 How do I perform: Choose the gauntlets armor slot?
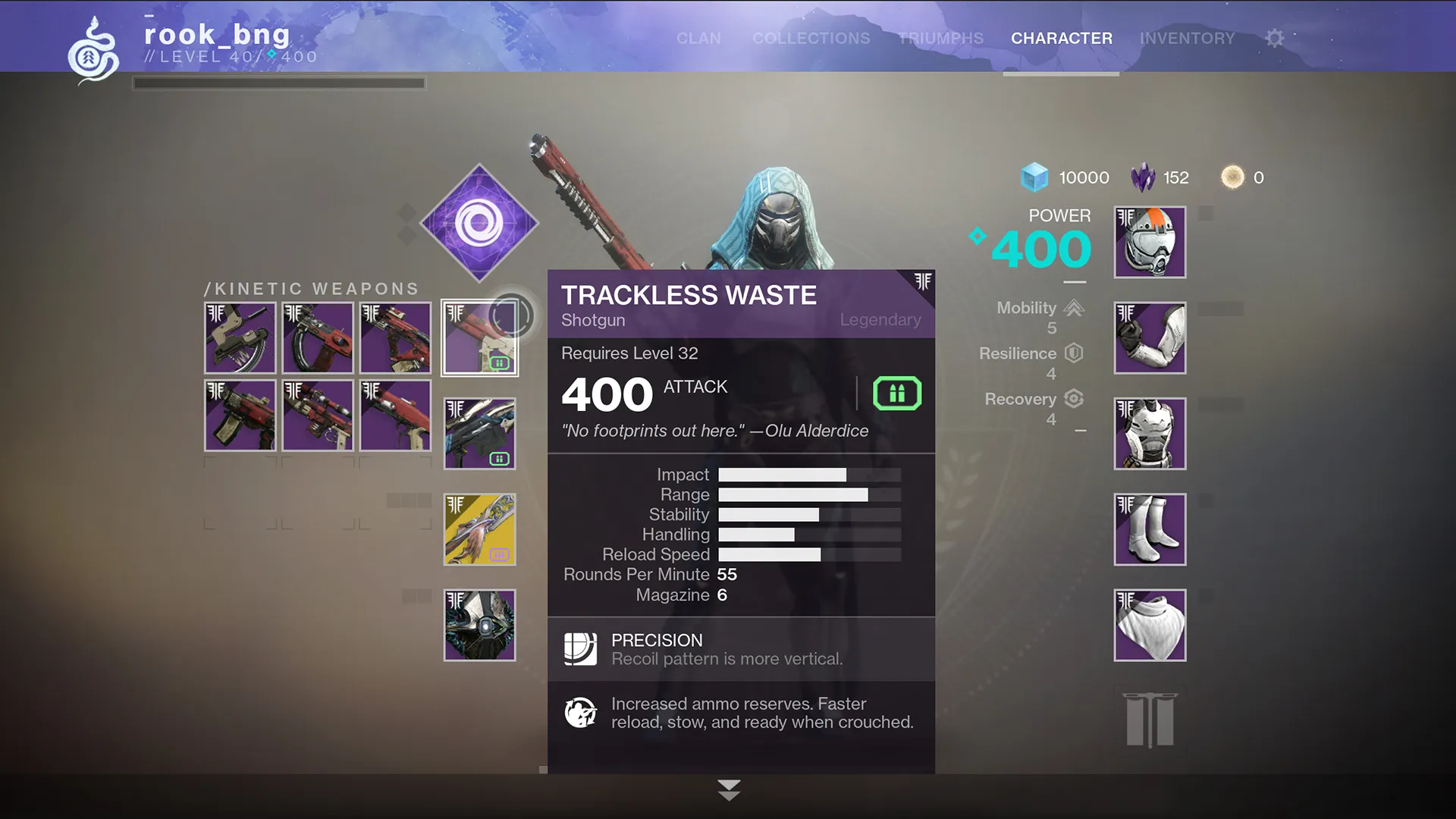pos(1150,337)
